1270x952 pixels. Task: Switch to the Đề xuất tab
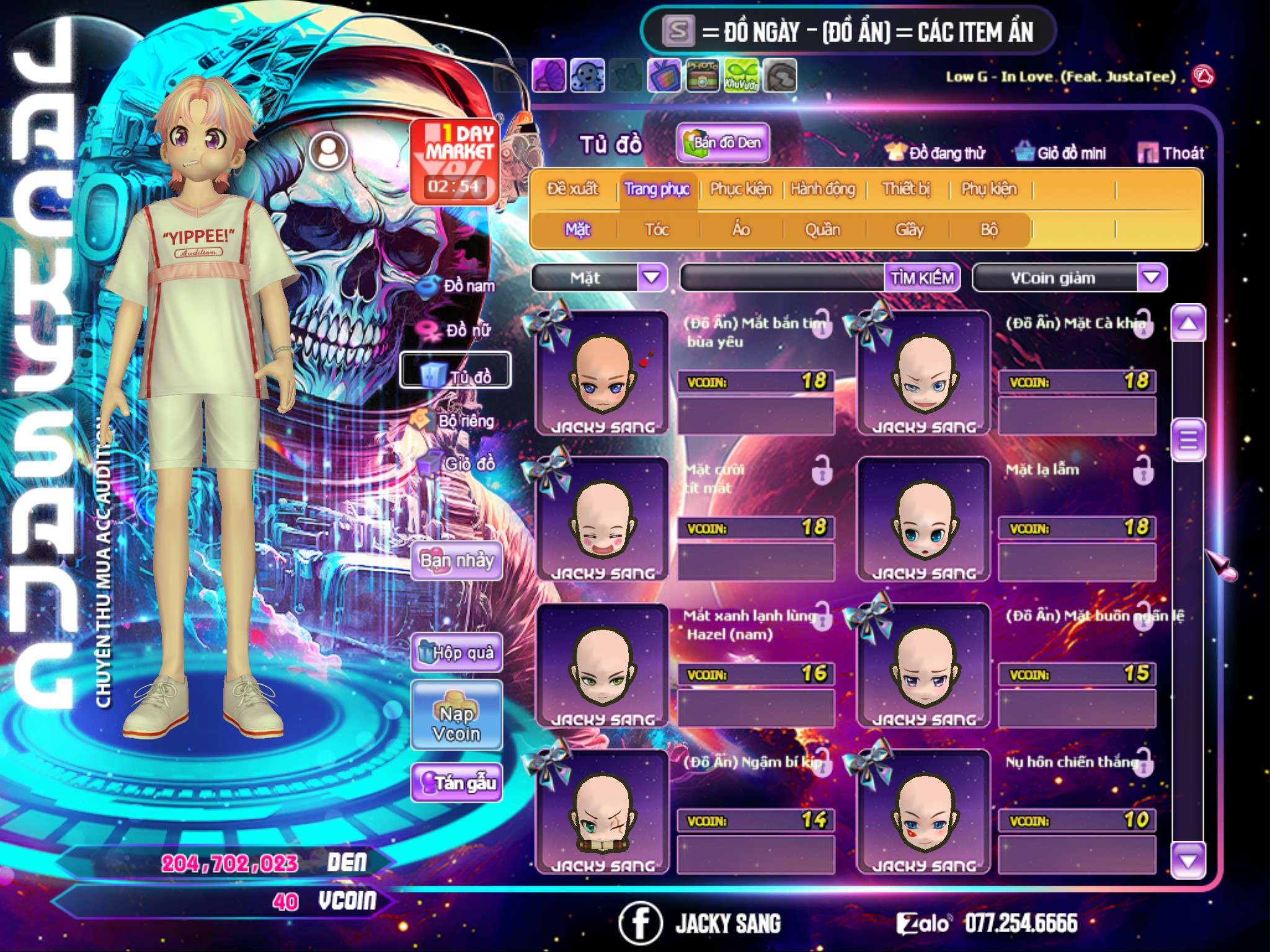click(x=573, y=188)
